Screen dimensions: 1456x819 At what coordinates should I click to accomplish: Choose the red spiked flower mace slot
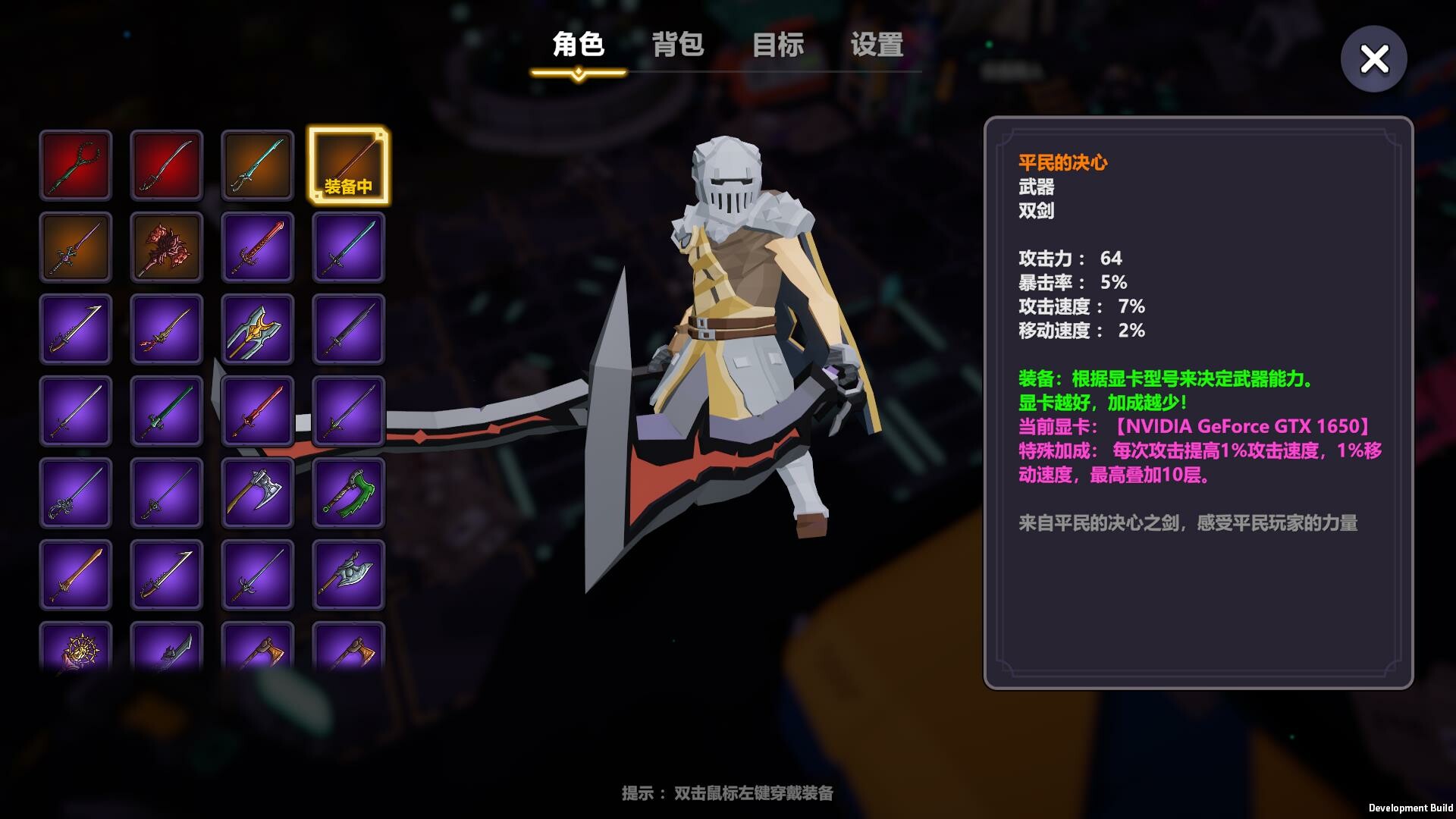pos(167,247)
